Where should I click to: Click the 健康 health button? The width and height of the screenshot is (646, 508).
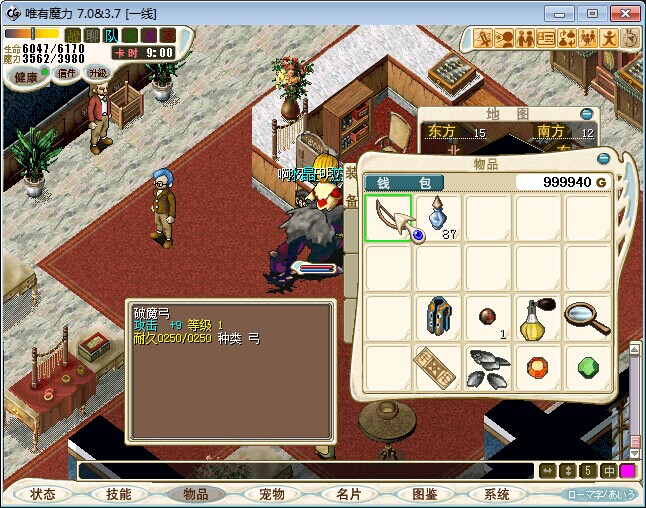click(x=26, y=77)
